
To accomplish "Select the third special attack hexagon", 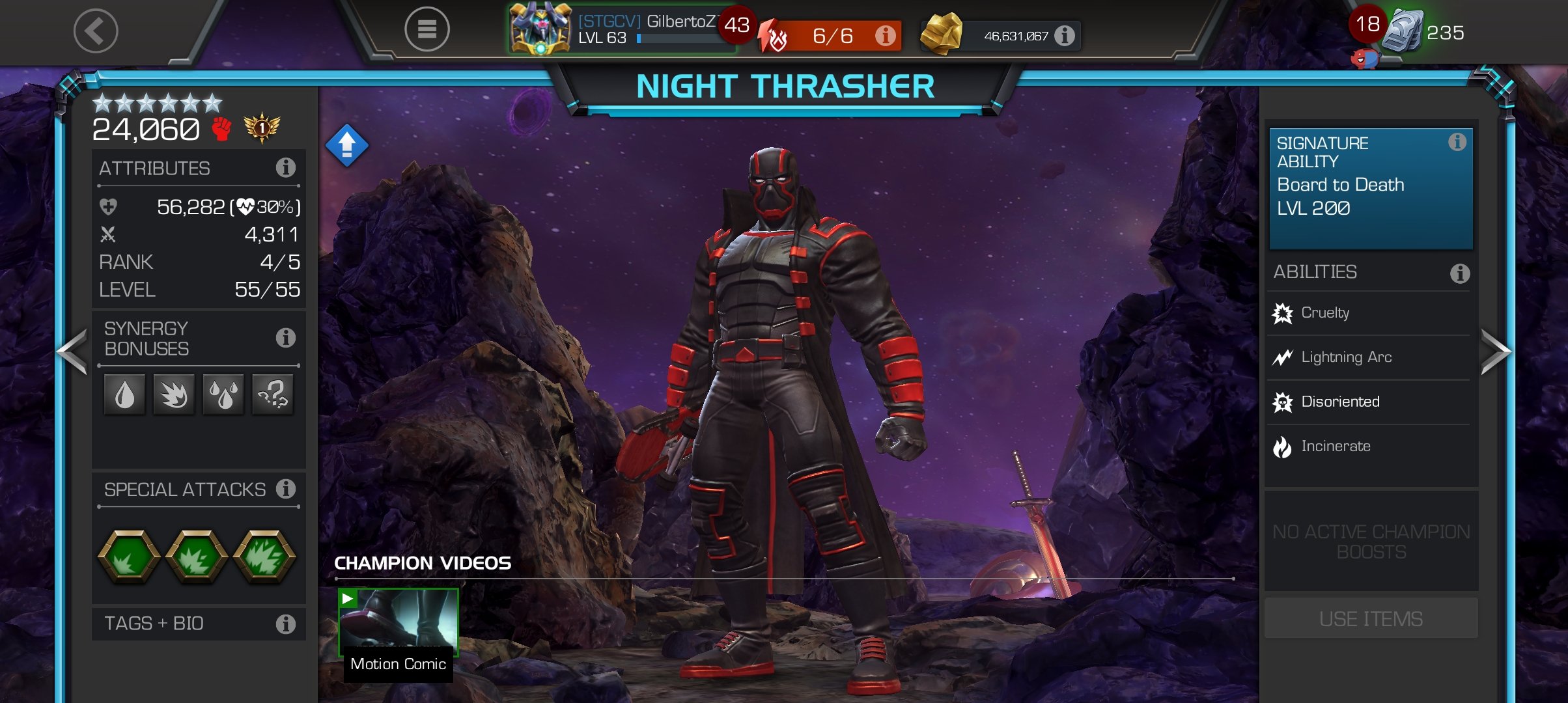I will (x=264, y=557).
